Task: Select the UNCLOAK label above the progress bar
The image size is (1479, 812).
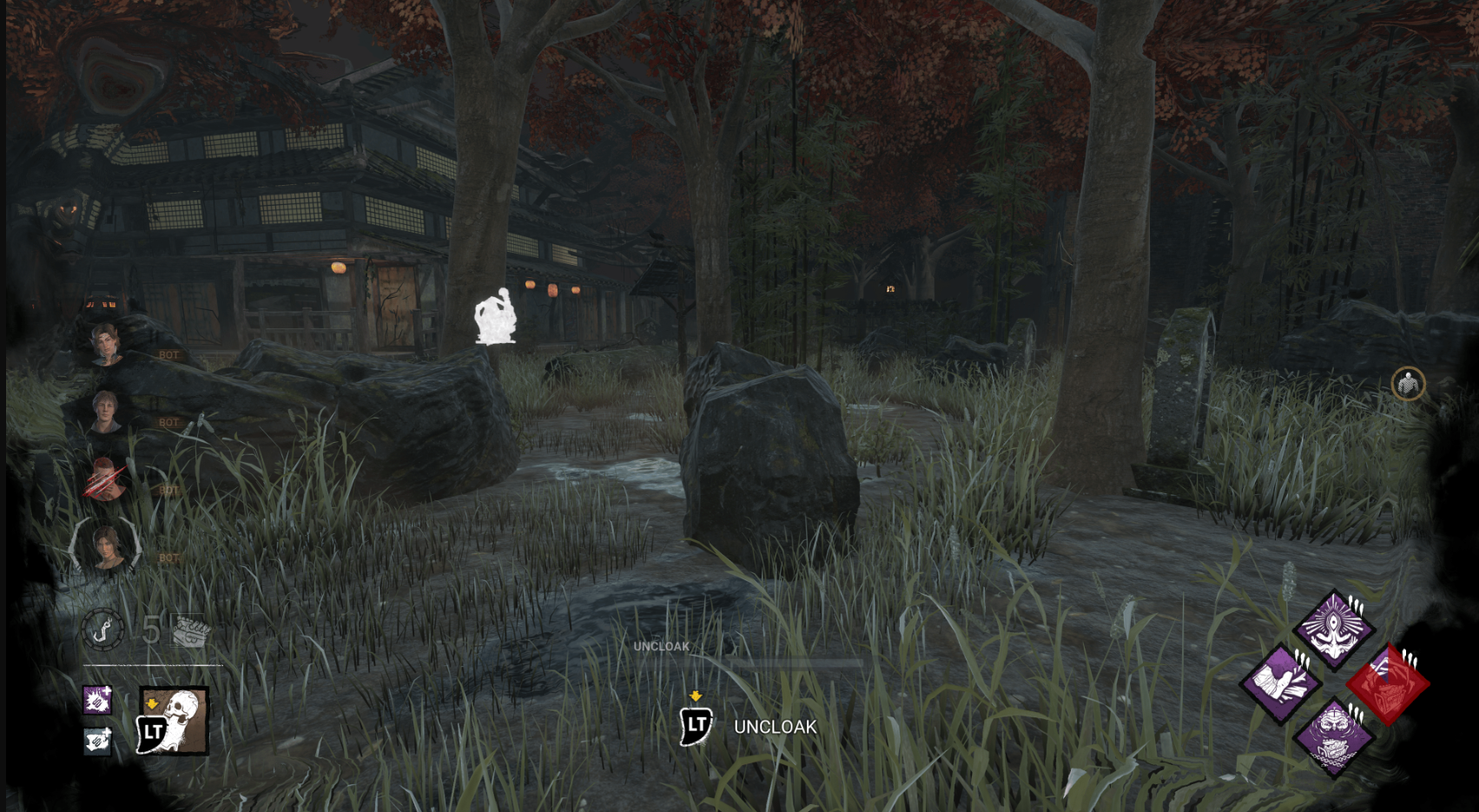Action: coord(662,647)
